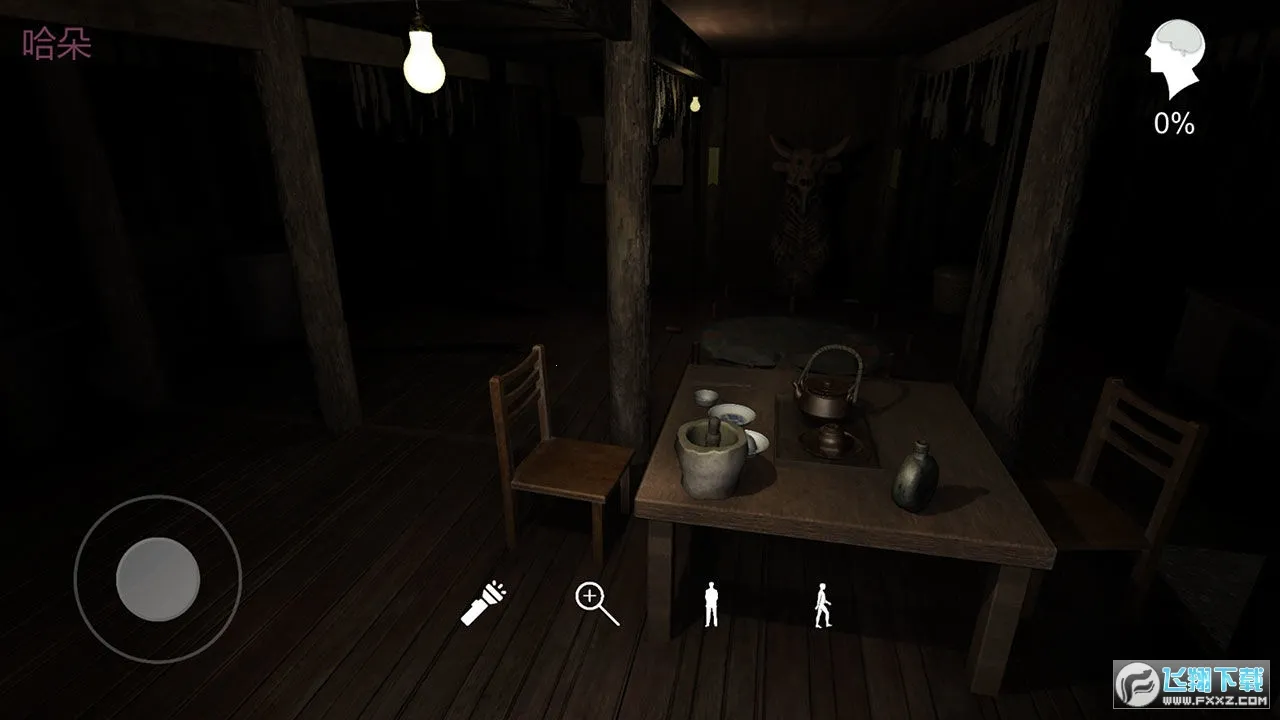Toggle the flashlight icon
The height and width of the screenshot is (720, 1280).
pos(484,604)
